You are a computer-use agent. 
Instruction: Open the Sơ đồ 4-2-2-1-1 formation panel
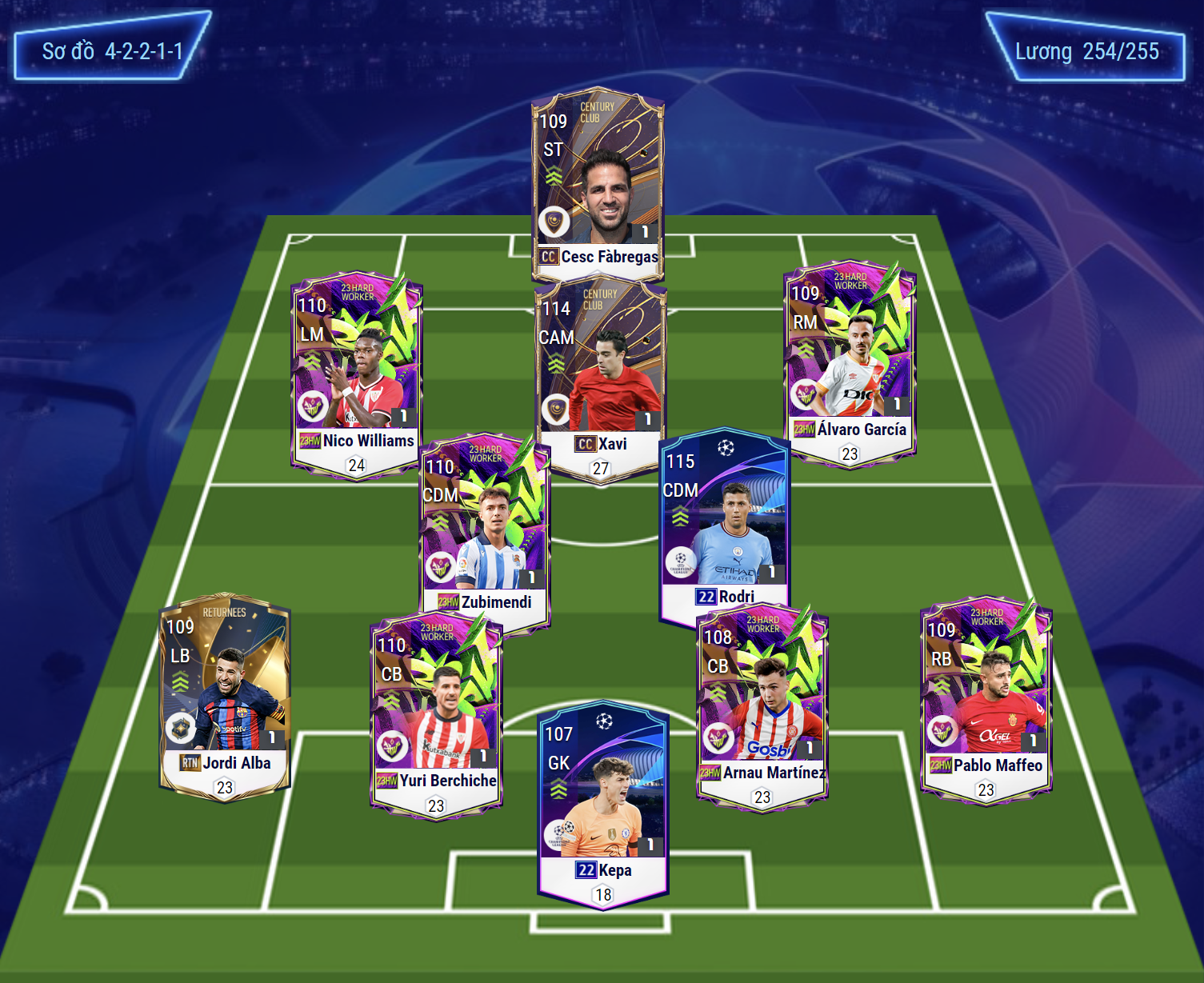coord(112,51)
